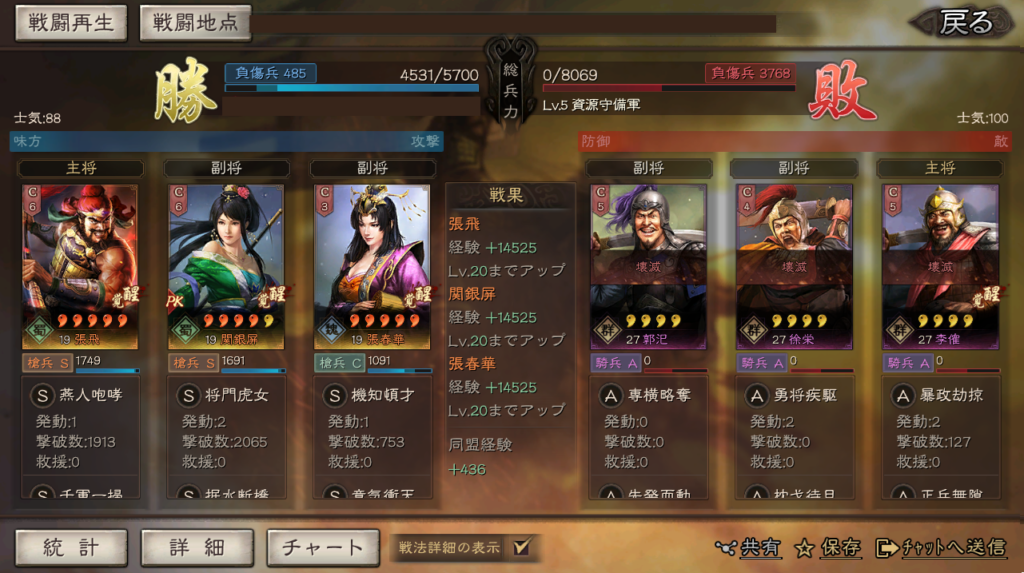Open the 機知頓才 tactic entry
Viewport: 1024px width, 573px height.
pos(373,395)
